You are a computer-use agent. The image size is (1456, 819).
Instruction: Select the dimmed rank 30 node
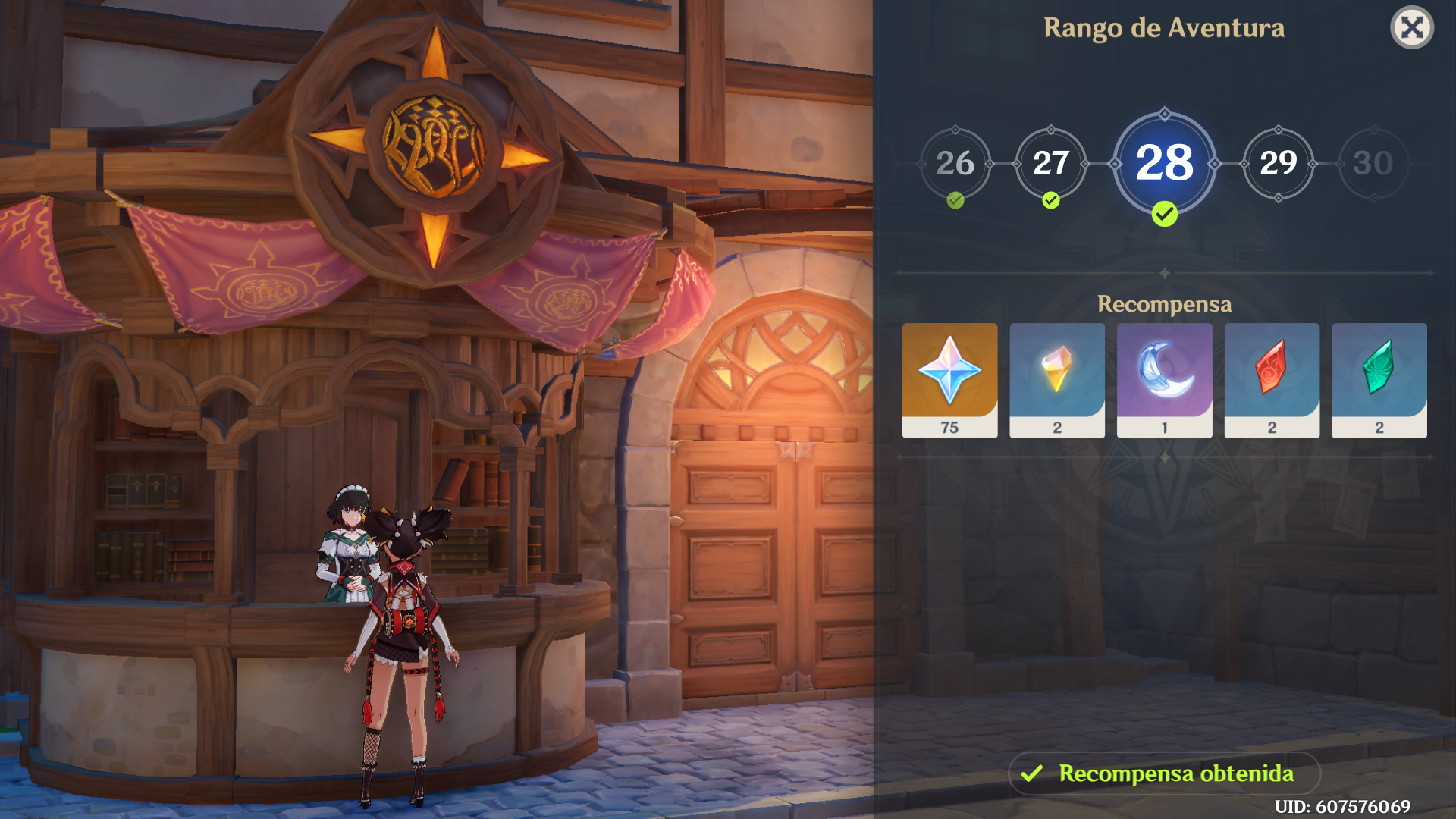pyautogui.click(x=1373, y=163)
